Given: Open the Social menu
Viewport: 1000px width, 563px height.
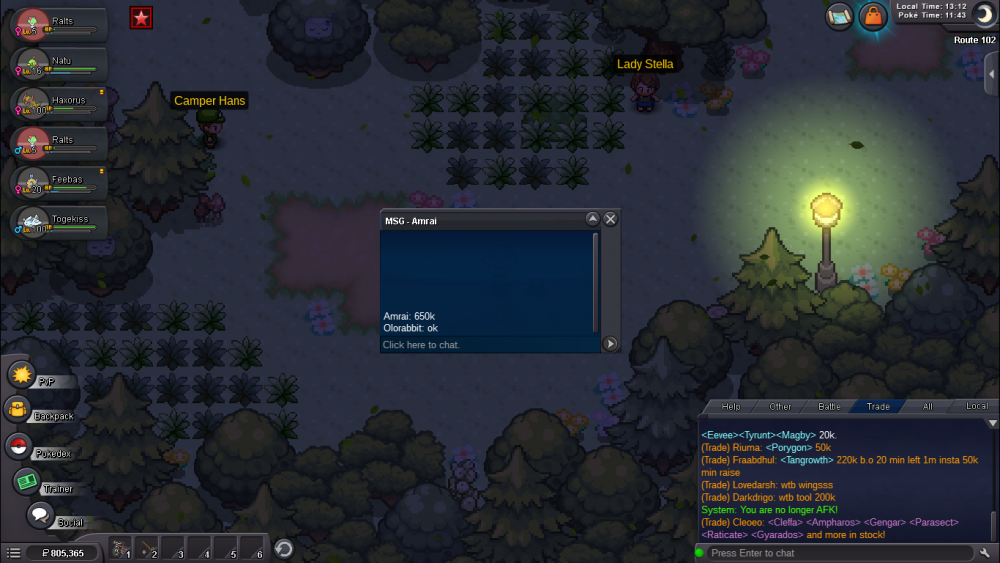Looking at the screenshot, I should pos(40,516).
